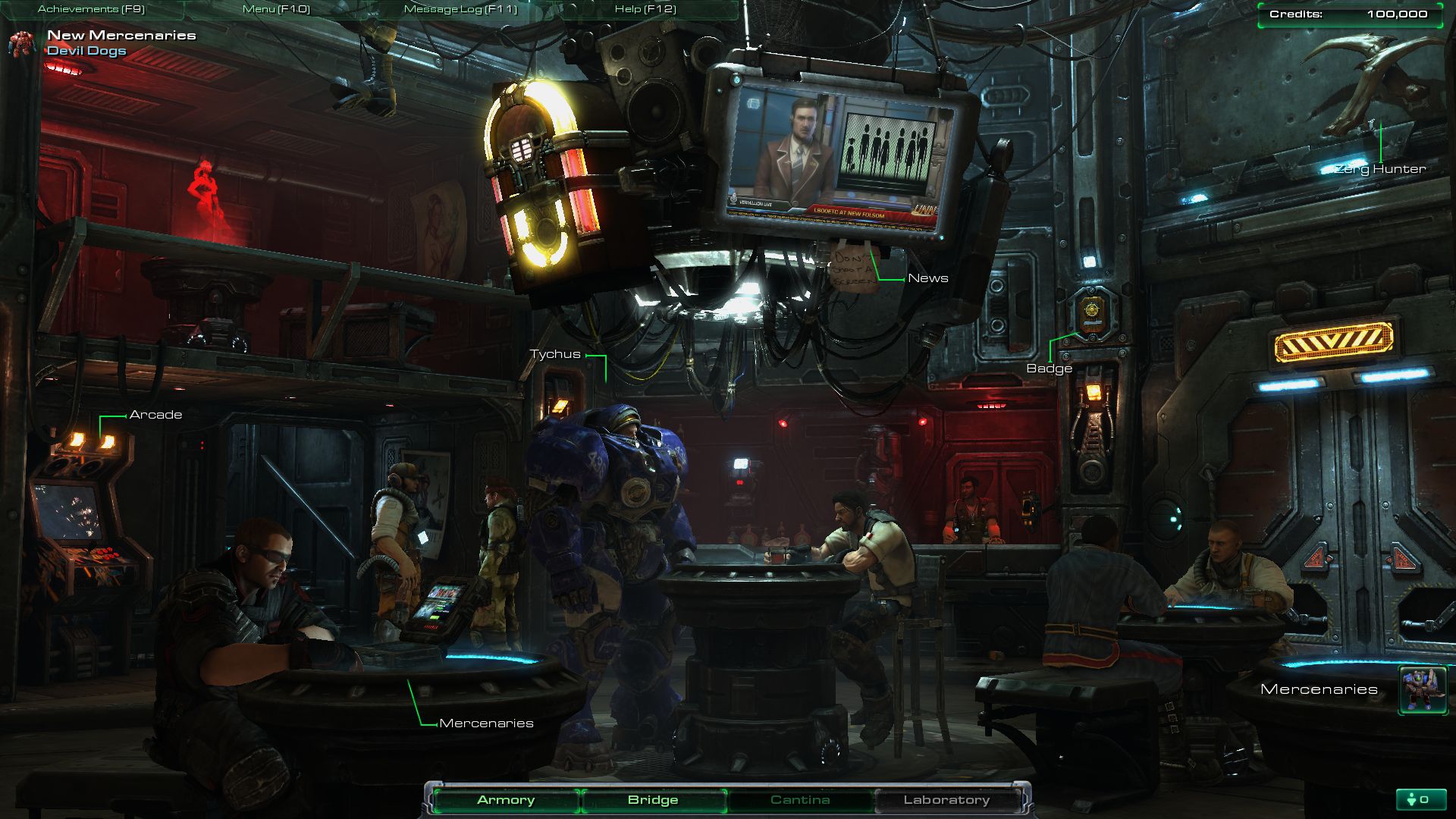Play the Arcade machine via its label
Screen dimensions: 1456x819
(155, 415)
